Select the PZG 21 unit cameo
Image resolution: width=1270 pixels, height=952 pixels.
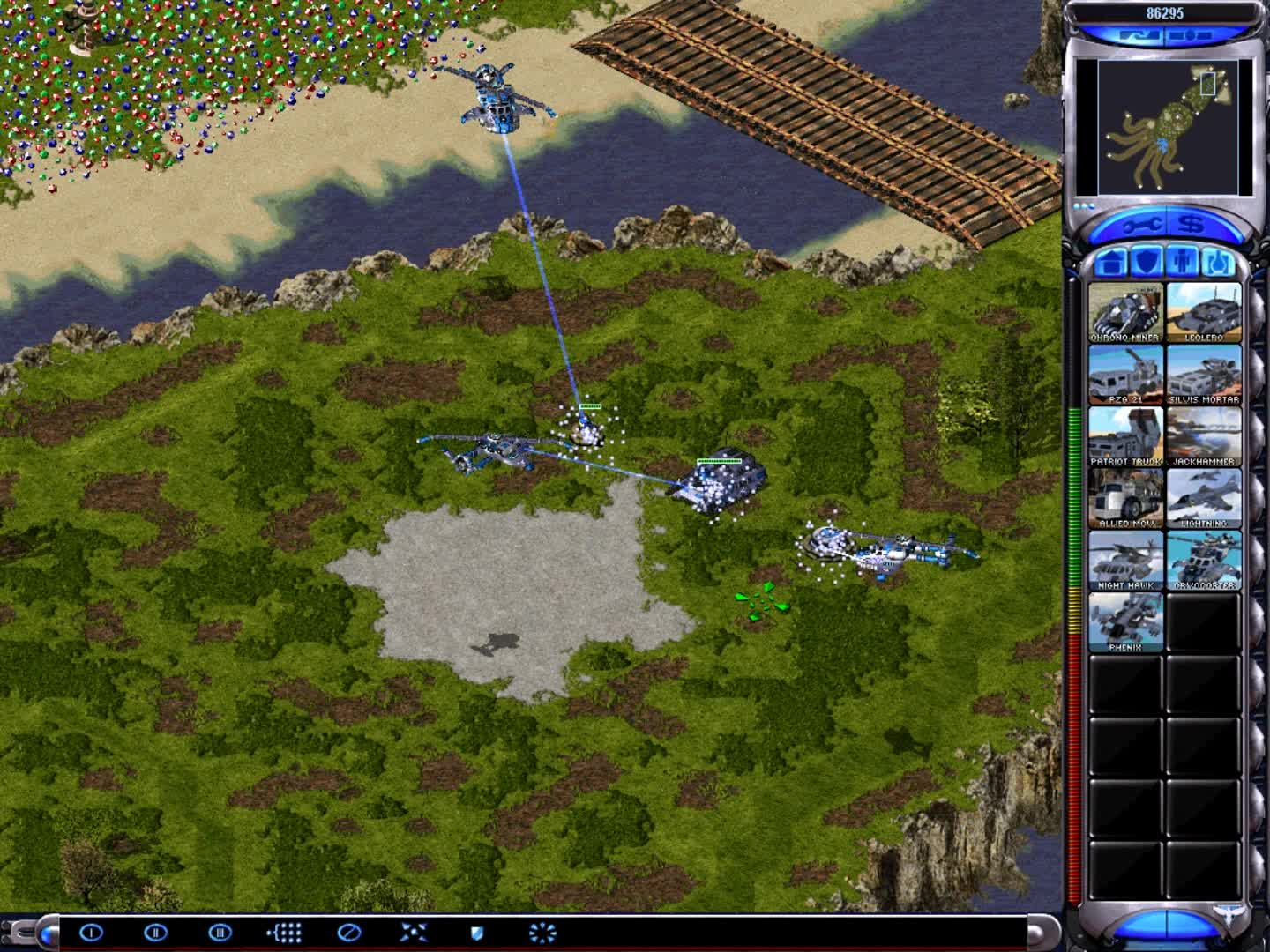pos(1125,375)
